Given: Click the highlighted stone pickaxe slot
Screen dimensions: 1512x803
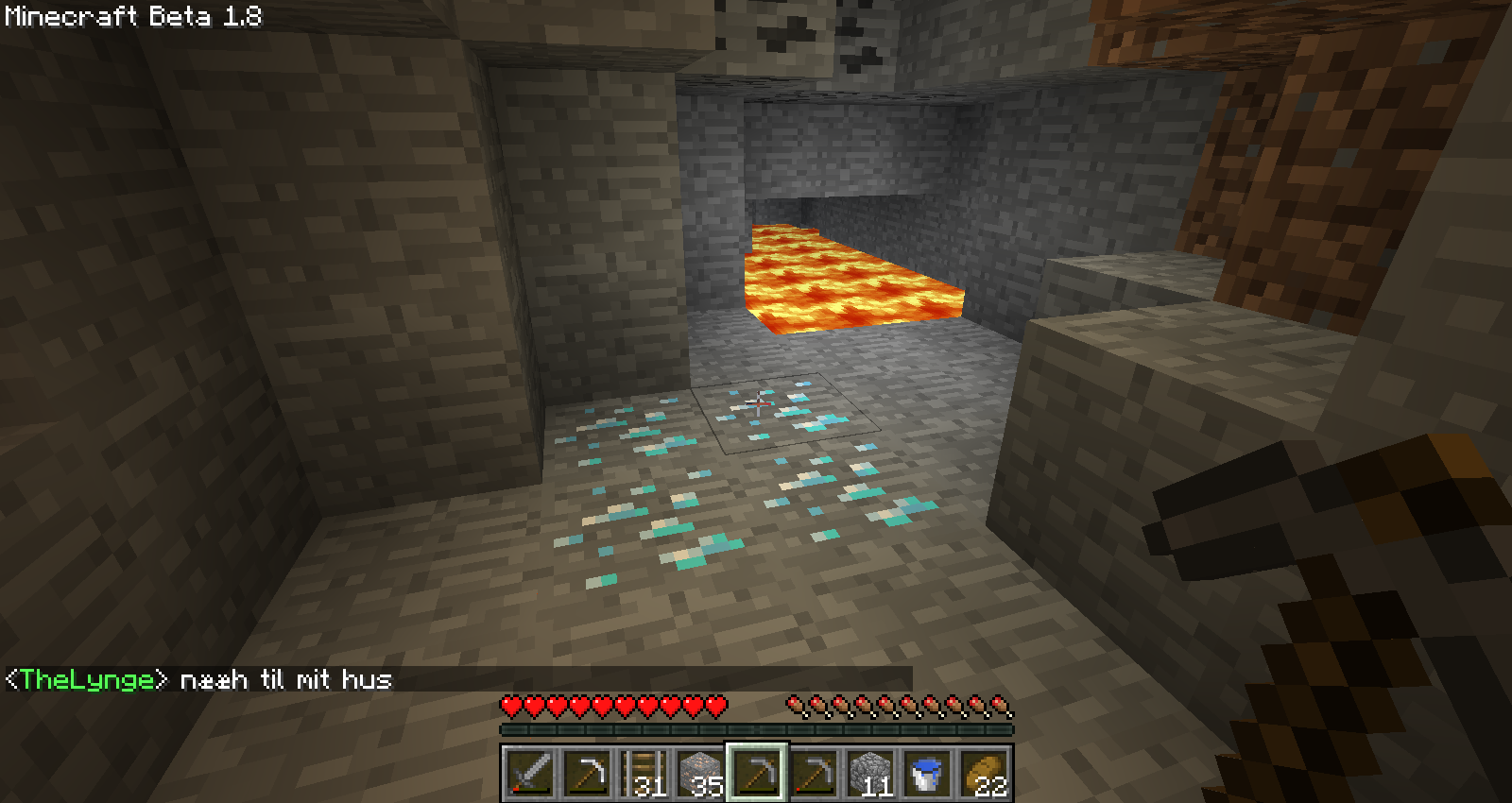Looking at the screenshot, I should point(757,774).
